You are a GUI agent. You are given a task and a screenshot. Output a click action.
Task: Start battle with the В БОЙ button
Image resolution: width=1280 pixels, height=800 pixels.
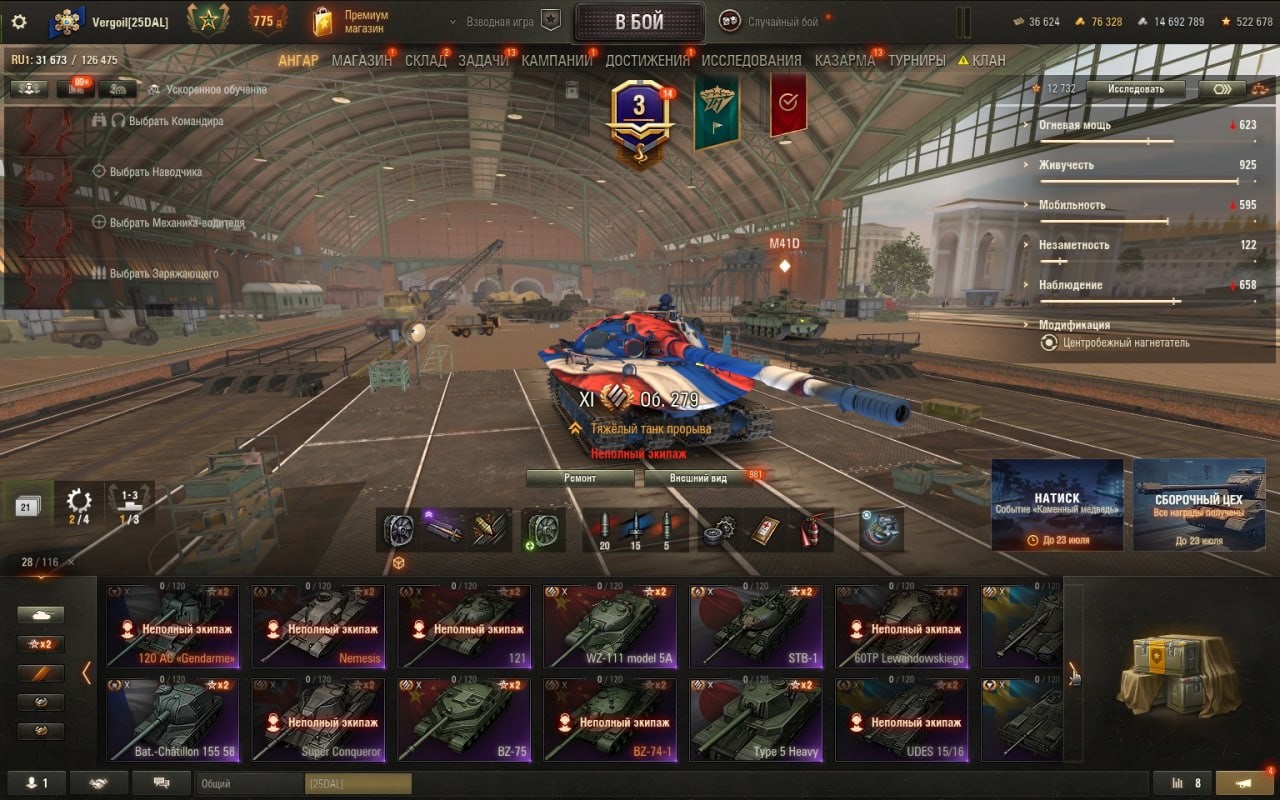click(639, 22)
